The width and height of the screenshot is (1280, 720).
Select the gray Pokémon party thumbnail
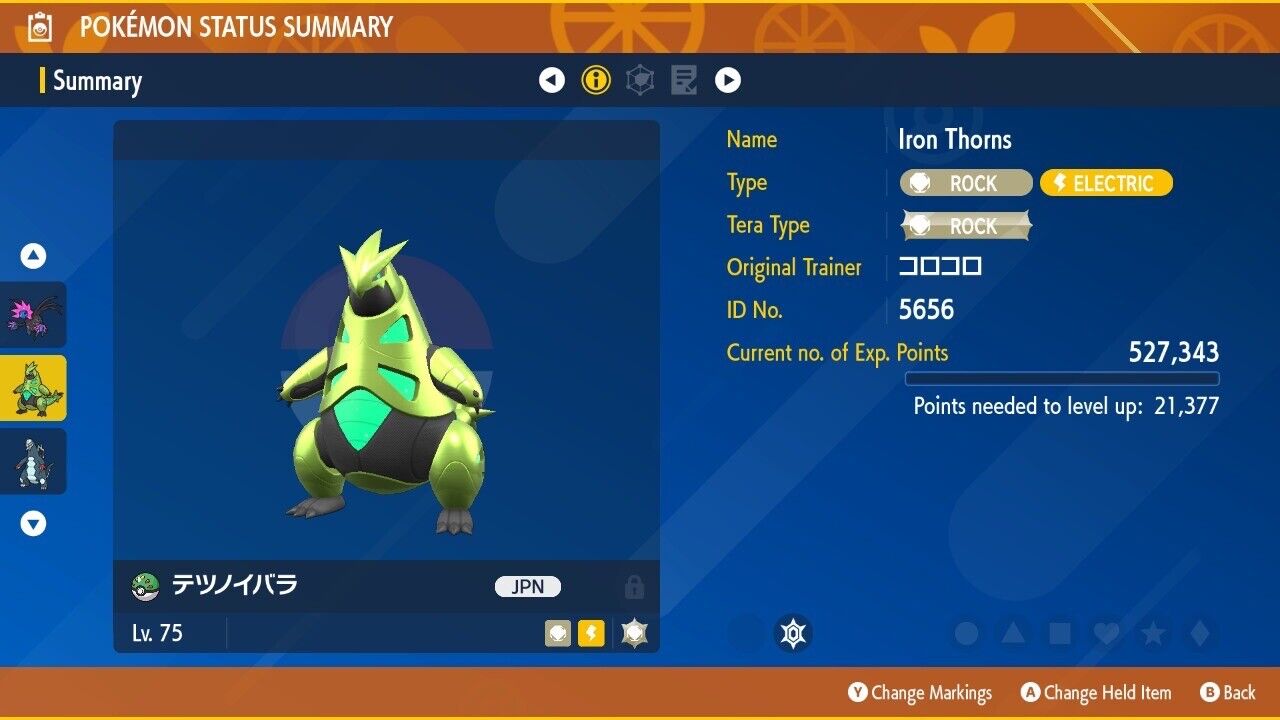(34, 461)
